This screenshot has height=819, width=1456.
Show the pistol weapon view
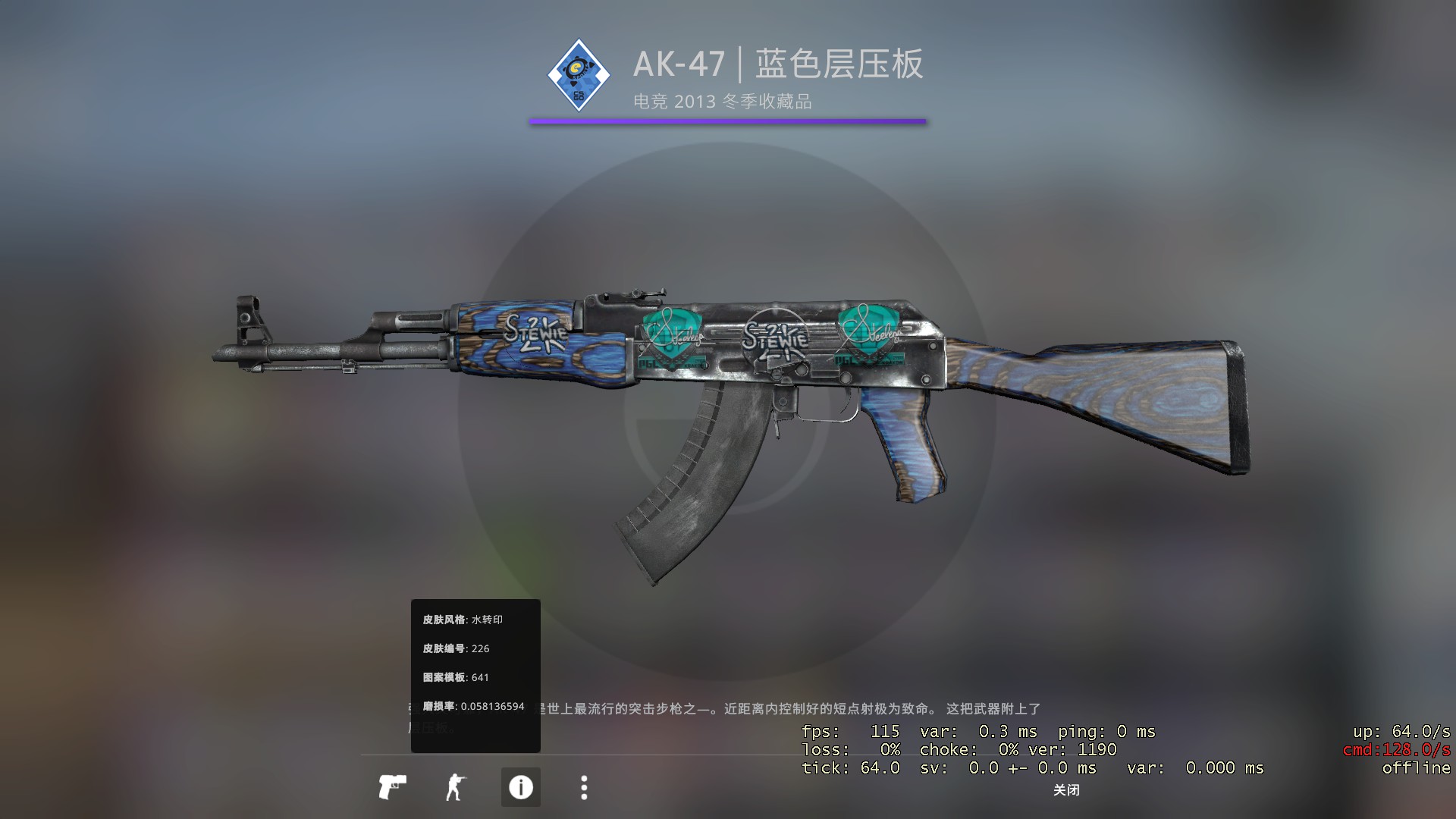(x=392, y=787)
